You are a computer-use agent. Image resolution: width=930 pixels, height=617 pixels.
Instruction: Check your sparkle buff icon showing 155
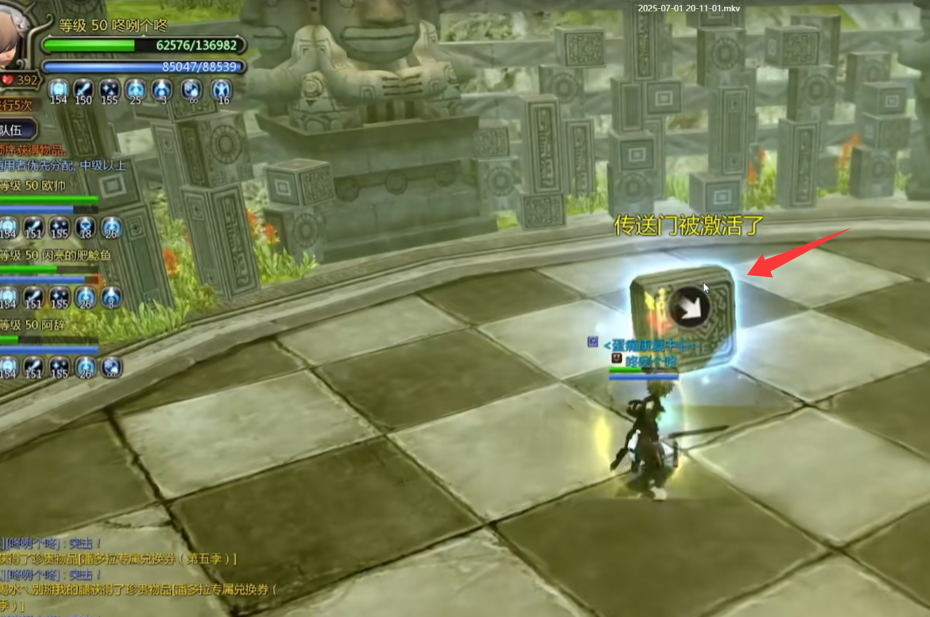point(110,90)
